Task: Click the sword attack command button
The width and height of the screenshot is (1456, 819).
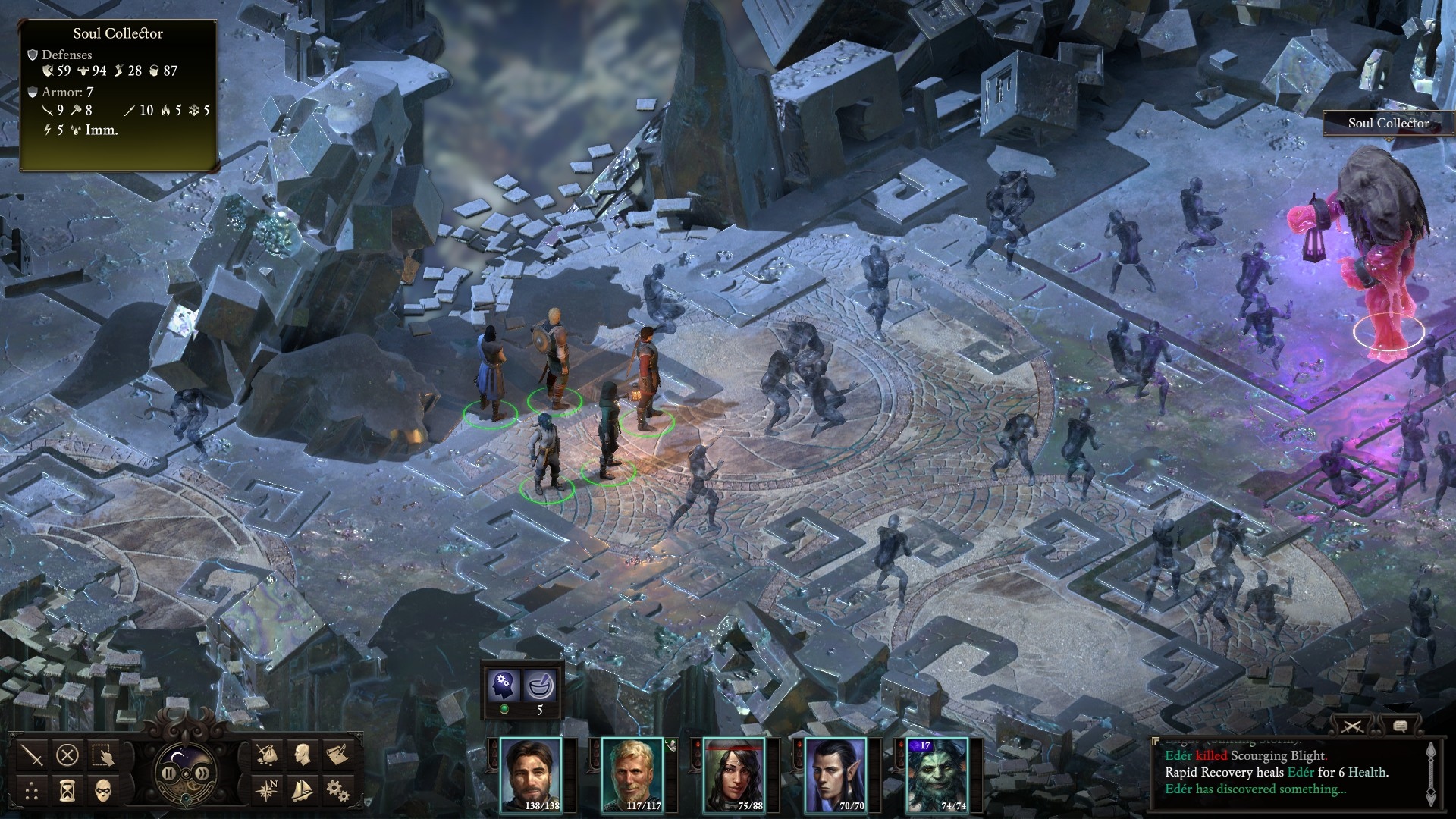Action: pyautogui.click(x=32, y=755)
